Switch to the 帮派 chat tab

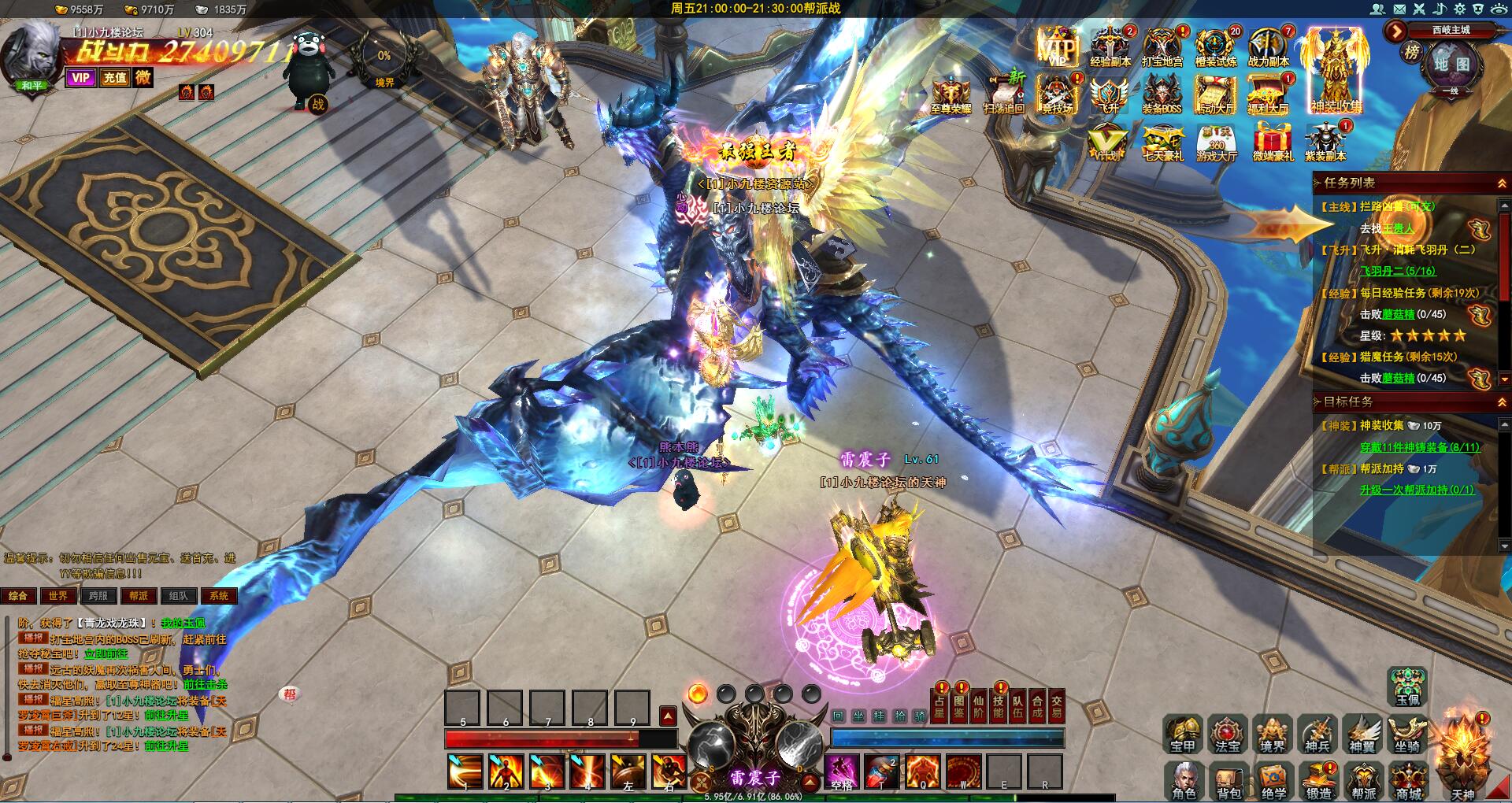[139, 596]
